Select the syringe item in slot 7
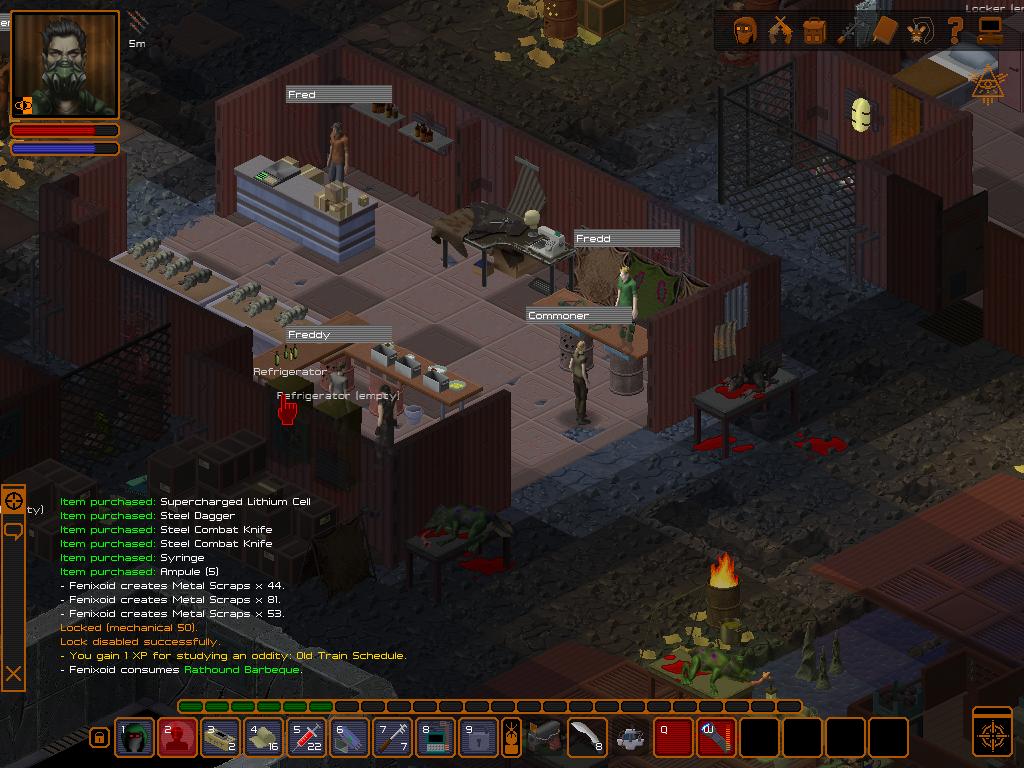Image resolution: width=1024 pixels, height=768 pixels. pos(393,738)
